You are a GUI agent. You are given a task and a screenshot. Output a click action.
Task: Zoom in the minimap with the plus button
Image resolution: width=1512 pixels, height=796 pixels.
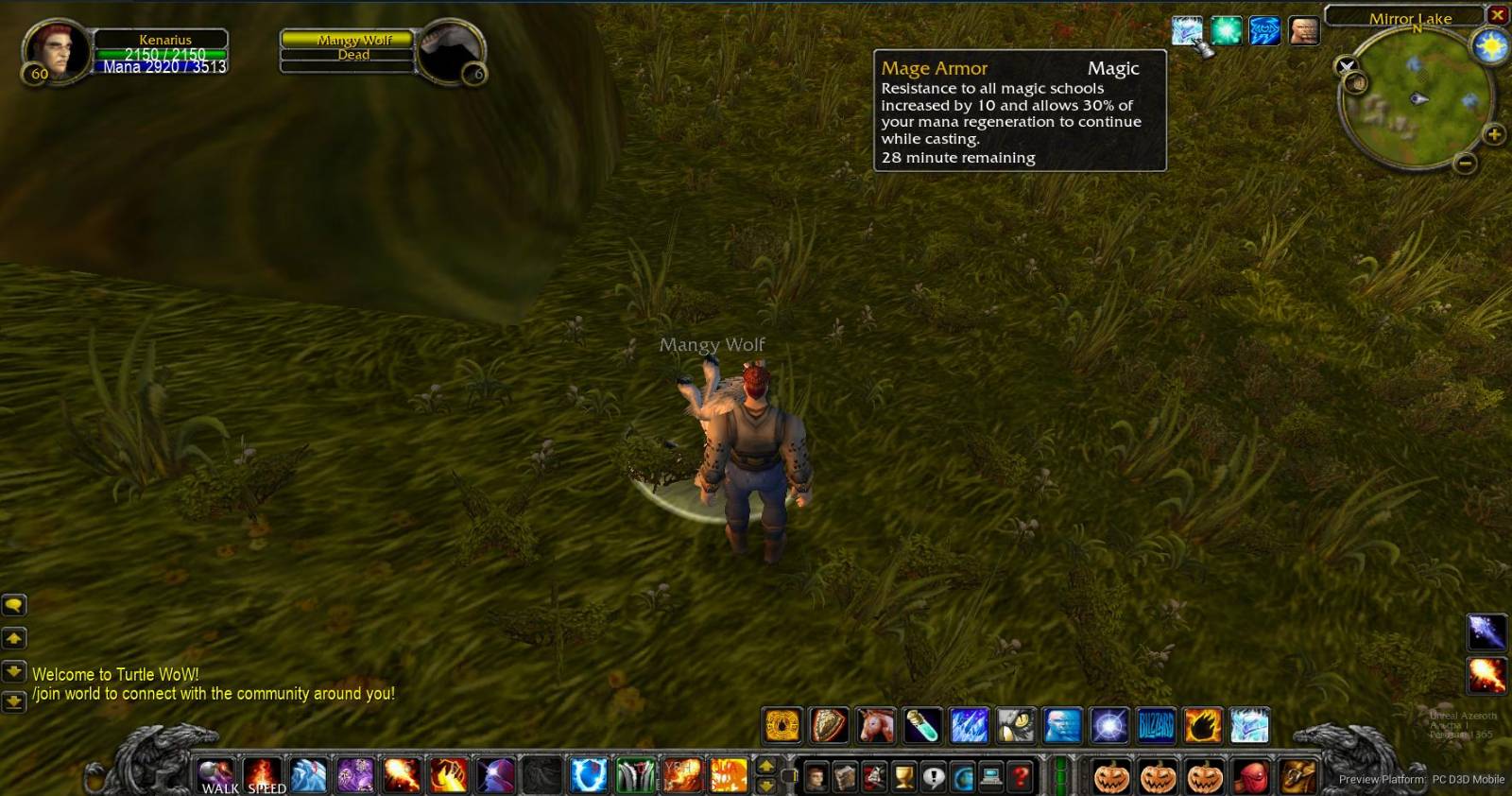(x=1493, y=133)
